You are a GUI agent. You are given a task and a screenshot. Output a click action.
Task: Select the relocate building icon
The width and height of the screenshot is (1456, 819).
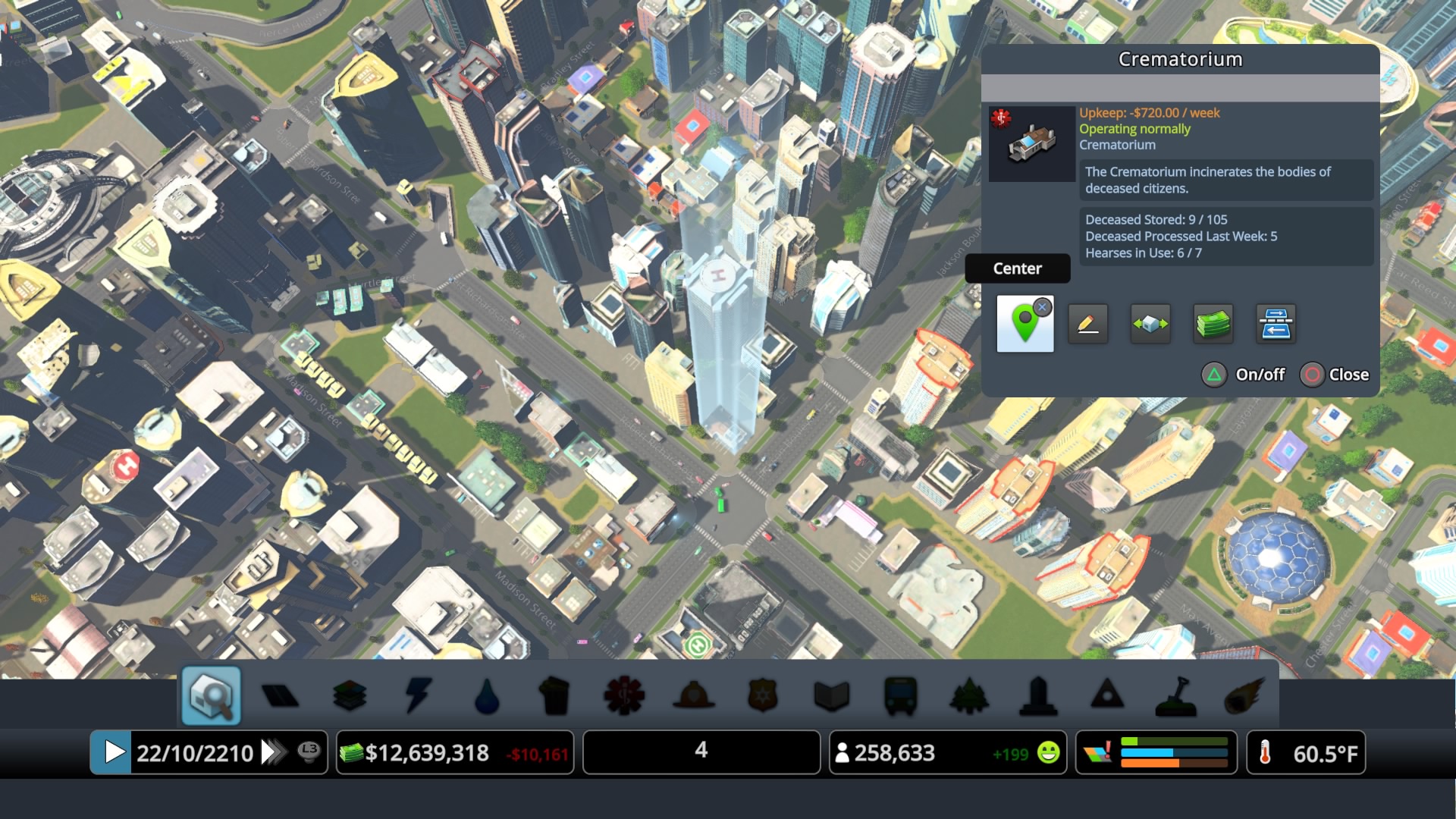pos(1150,324)
